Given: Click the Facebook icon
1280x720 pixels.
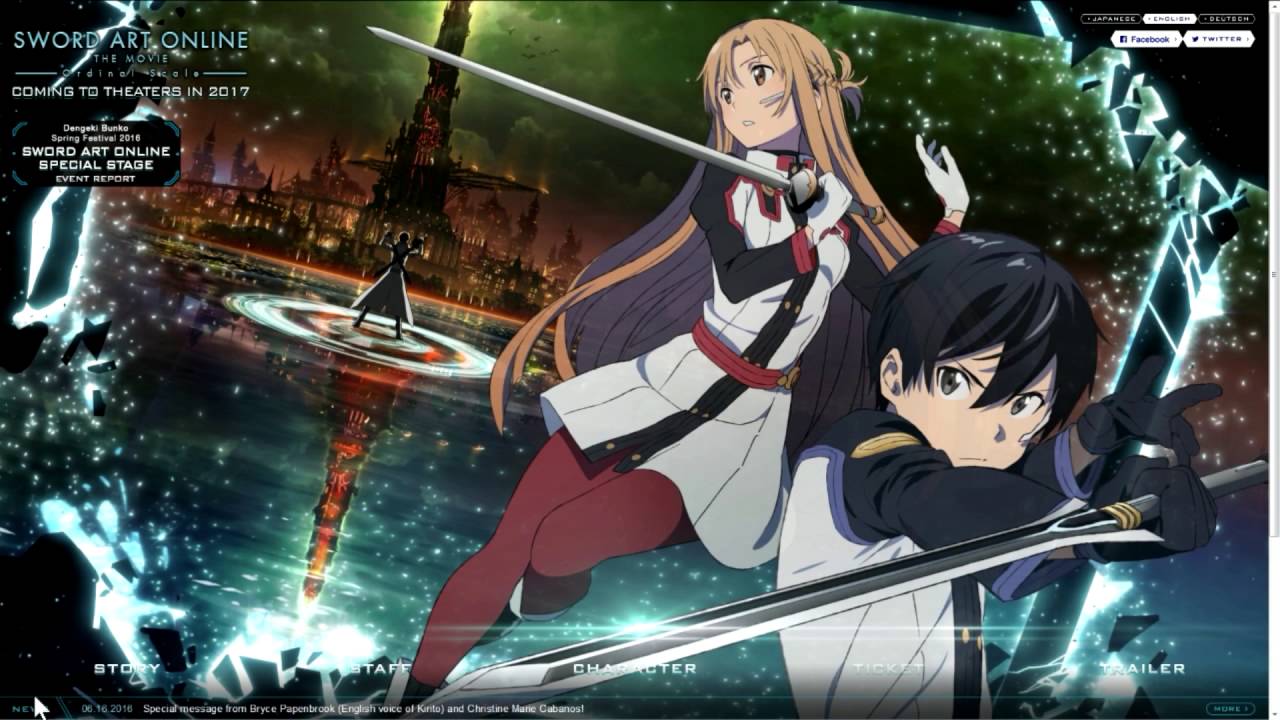Looking at the screenshot, I should [1124, 39].
